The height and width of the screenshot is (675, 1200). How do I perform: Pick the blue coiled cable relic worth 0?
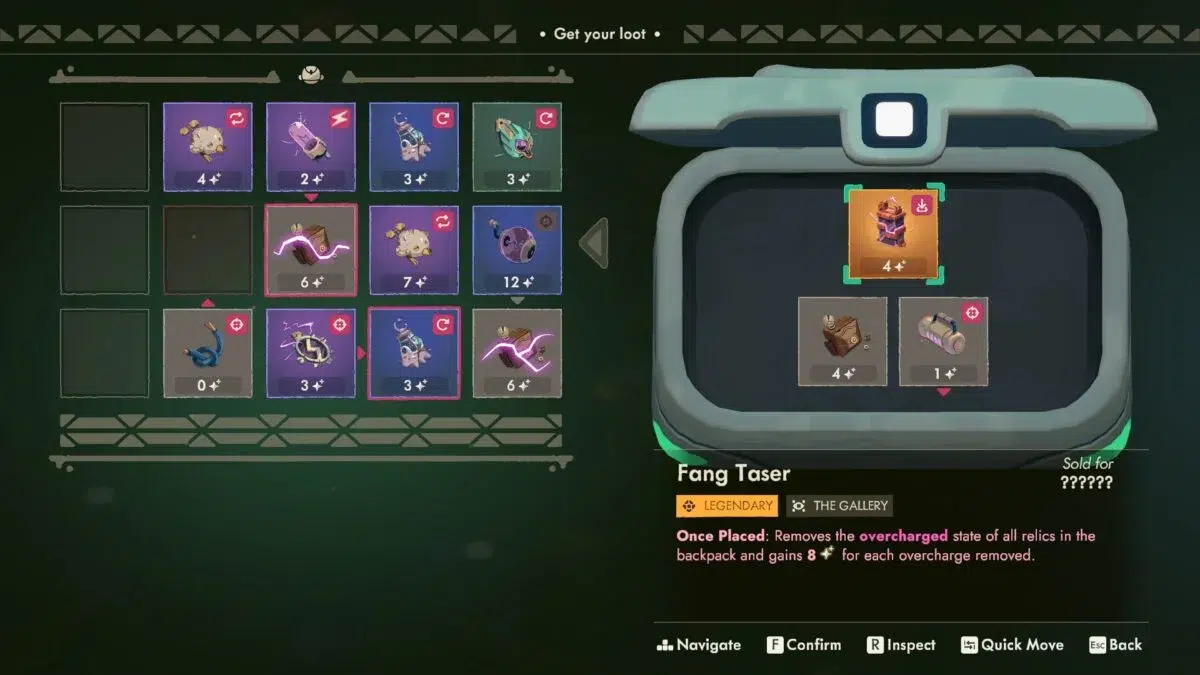pyautogui.click(x=208, y=353)
